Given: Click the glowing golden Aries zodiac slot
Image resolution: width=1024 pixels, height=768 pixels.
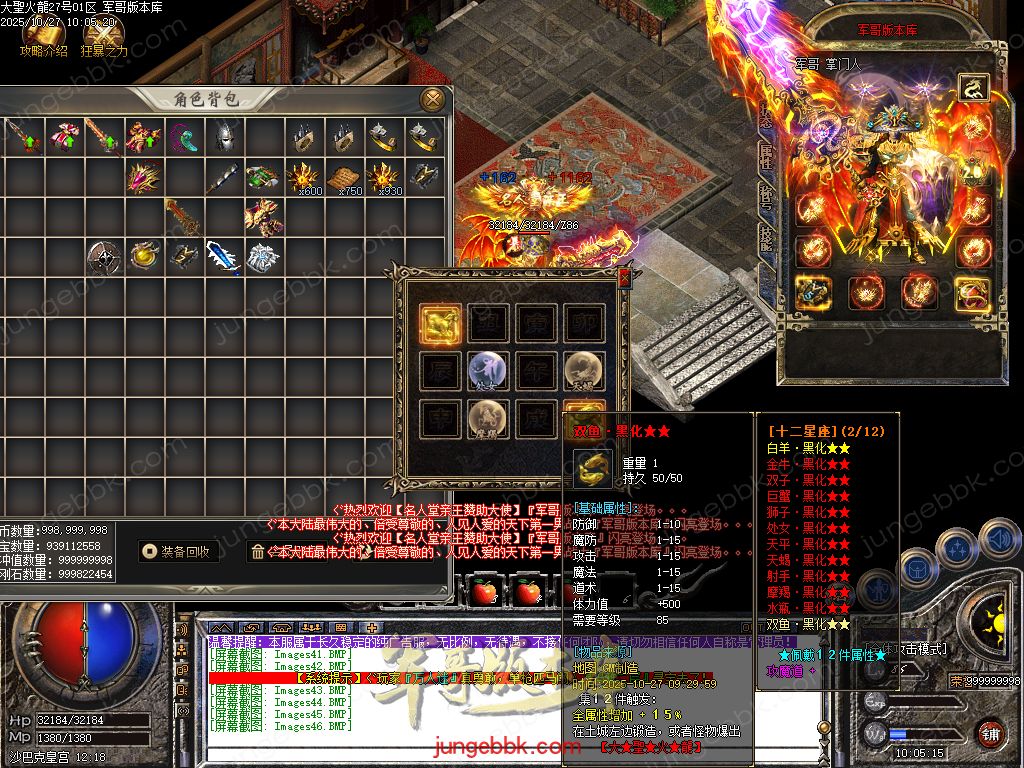Looking at the screenshot, I should 440,324.
